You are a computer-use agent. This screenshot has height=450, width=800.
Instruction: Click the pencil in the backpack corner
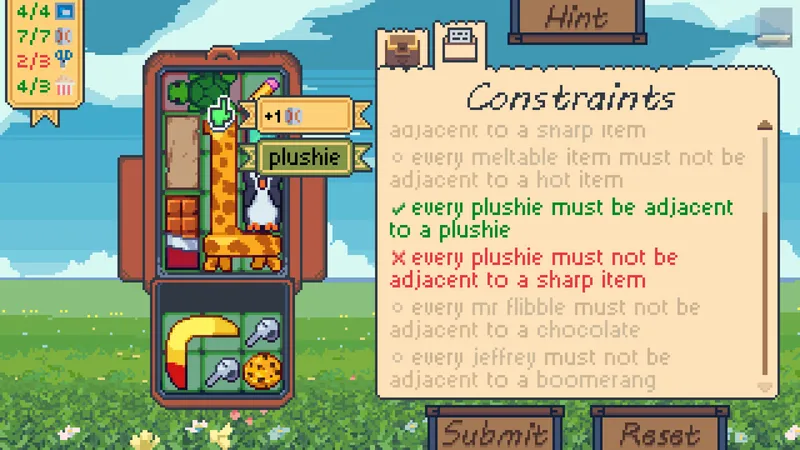click(268, 88)
